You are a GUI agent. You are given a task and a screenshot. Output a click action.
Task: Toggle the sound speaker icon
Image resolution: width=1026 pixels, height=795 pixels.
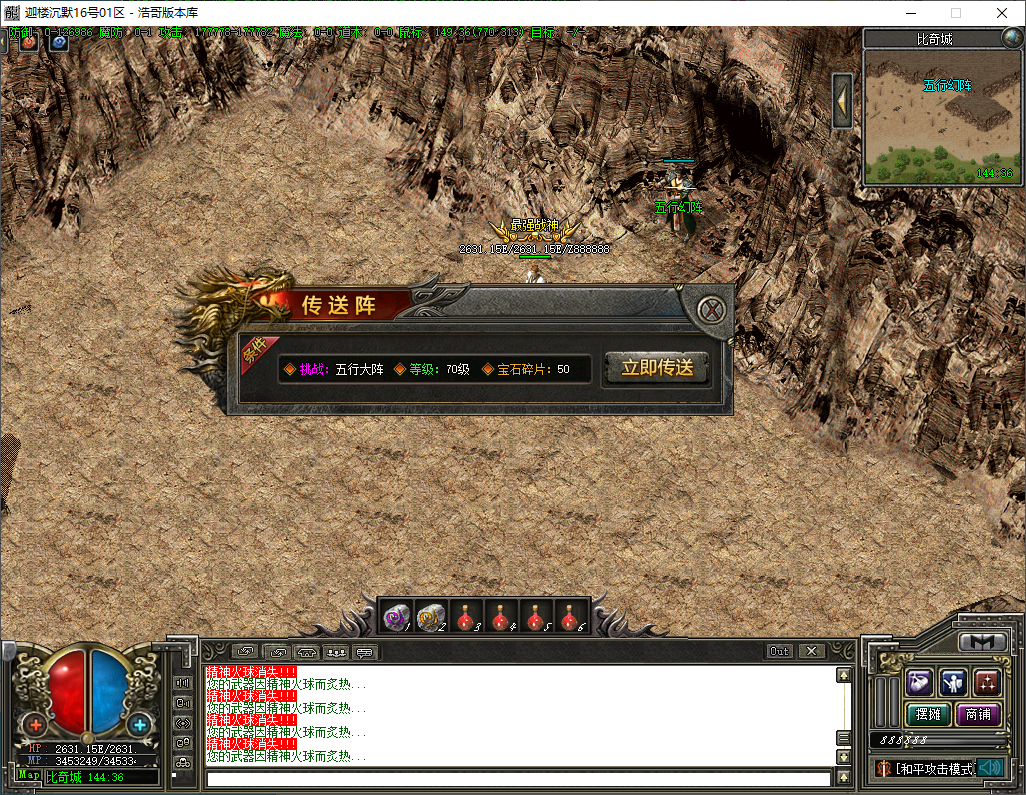tap(989, 768)
